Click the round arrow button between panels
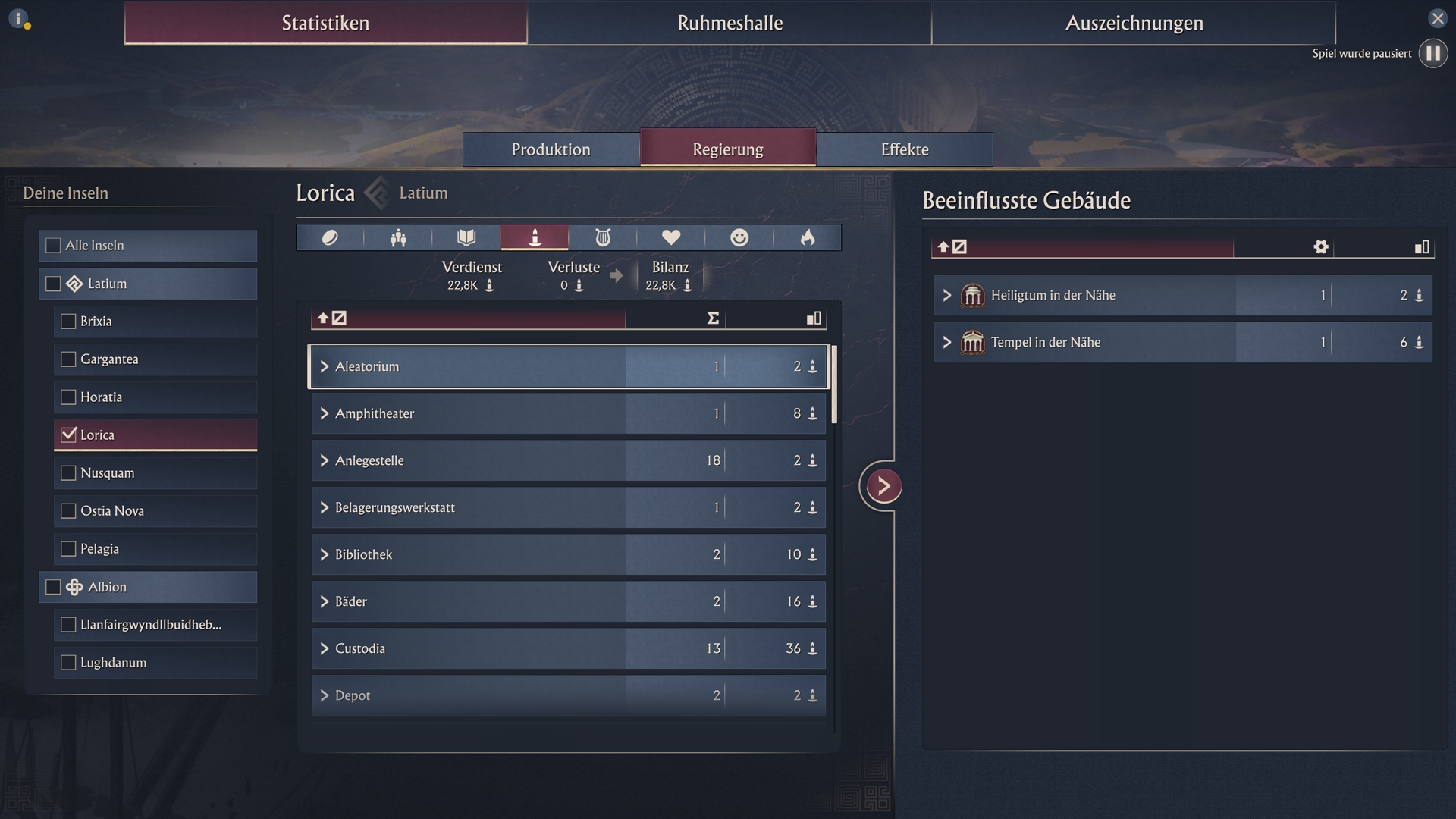Viewport: 1456px width, 819px height. [x=883, y=486]
